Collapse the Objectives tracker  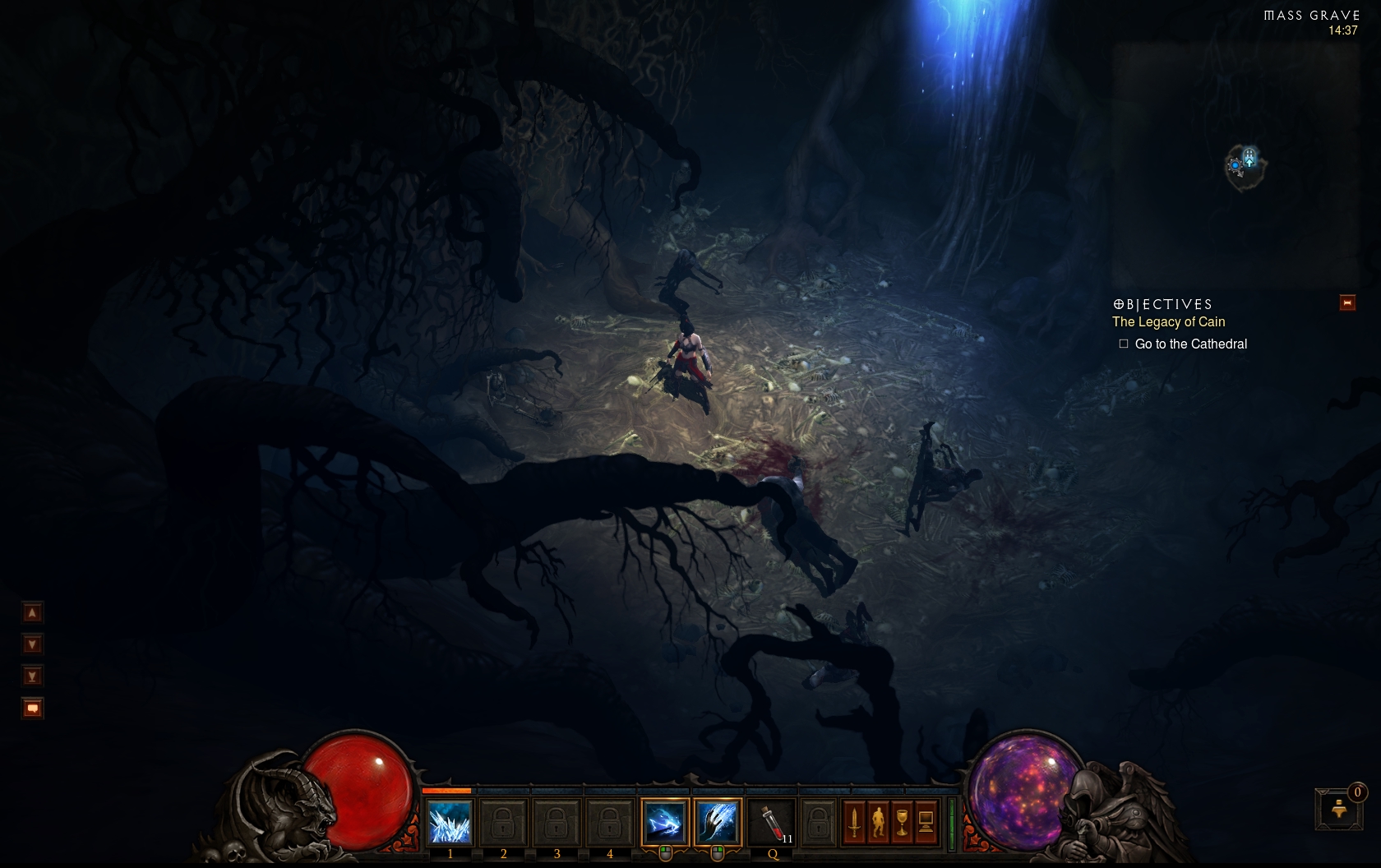[1347, 303]
